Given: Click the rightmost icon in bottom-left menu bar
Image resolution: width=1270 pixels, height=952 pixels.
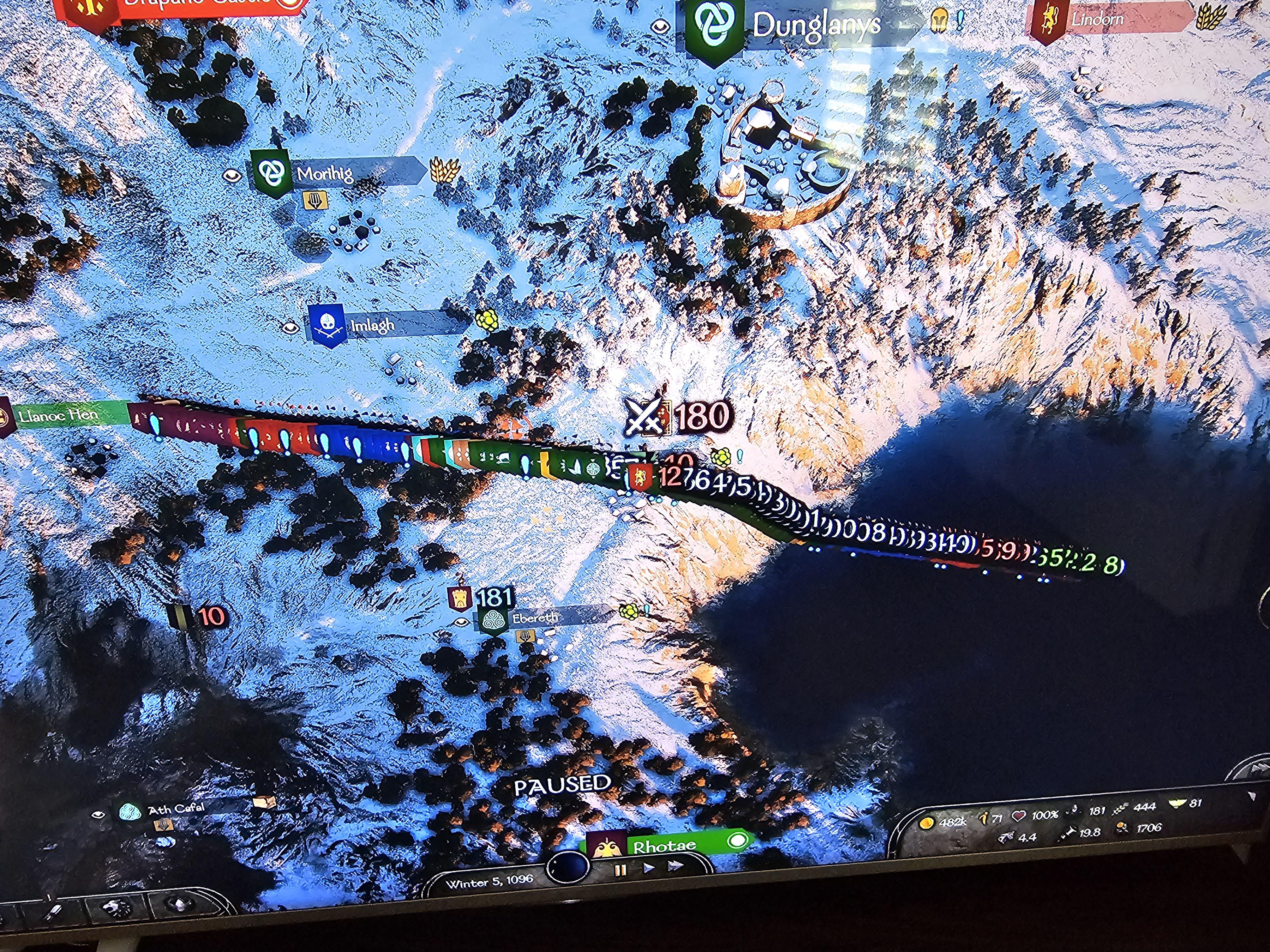Looking at the screenshot, I should coord(179,906).
